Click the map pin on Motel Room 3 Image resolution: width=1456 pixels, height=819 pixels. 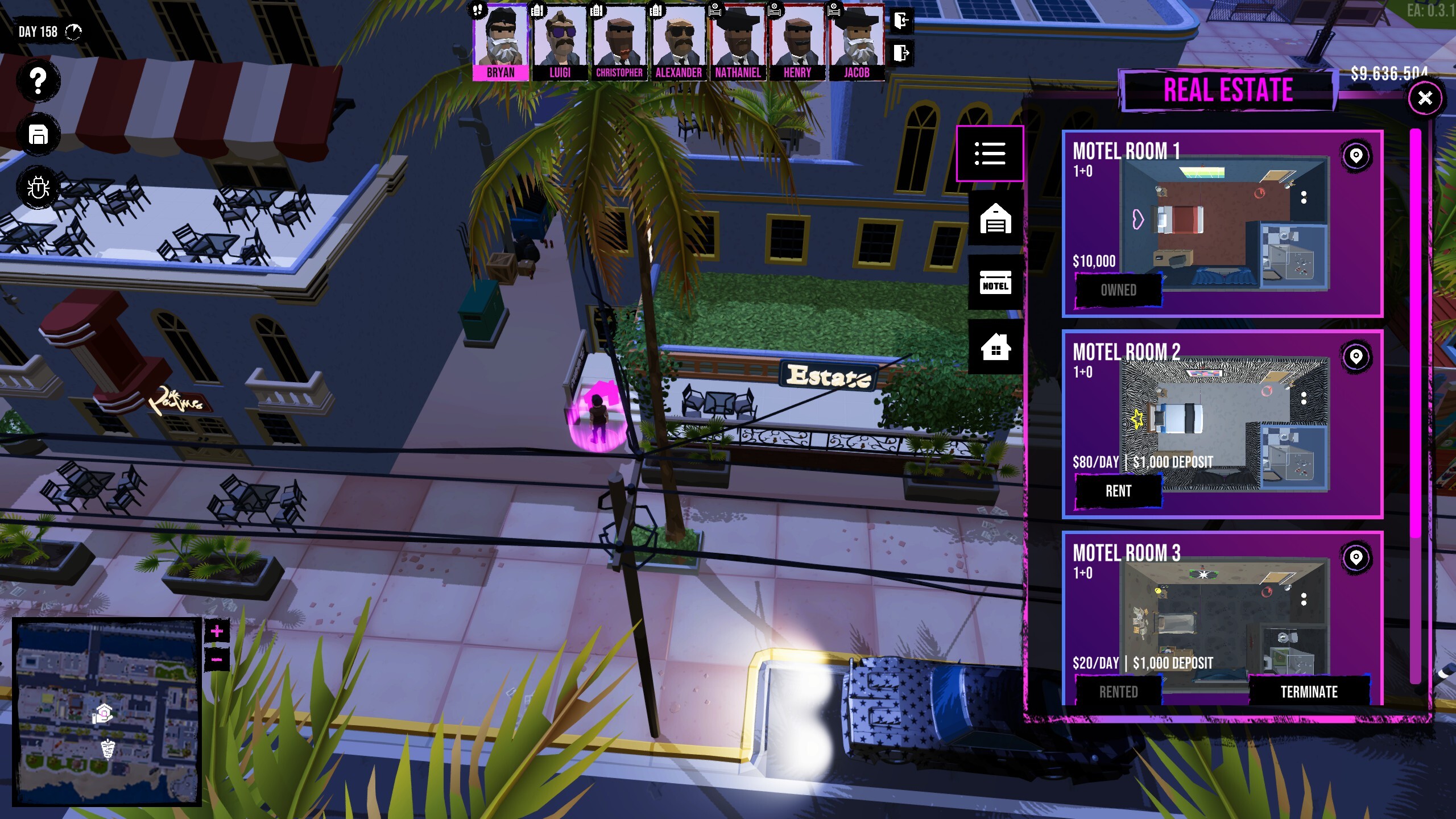point(1356,559)
